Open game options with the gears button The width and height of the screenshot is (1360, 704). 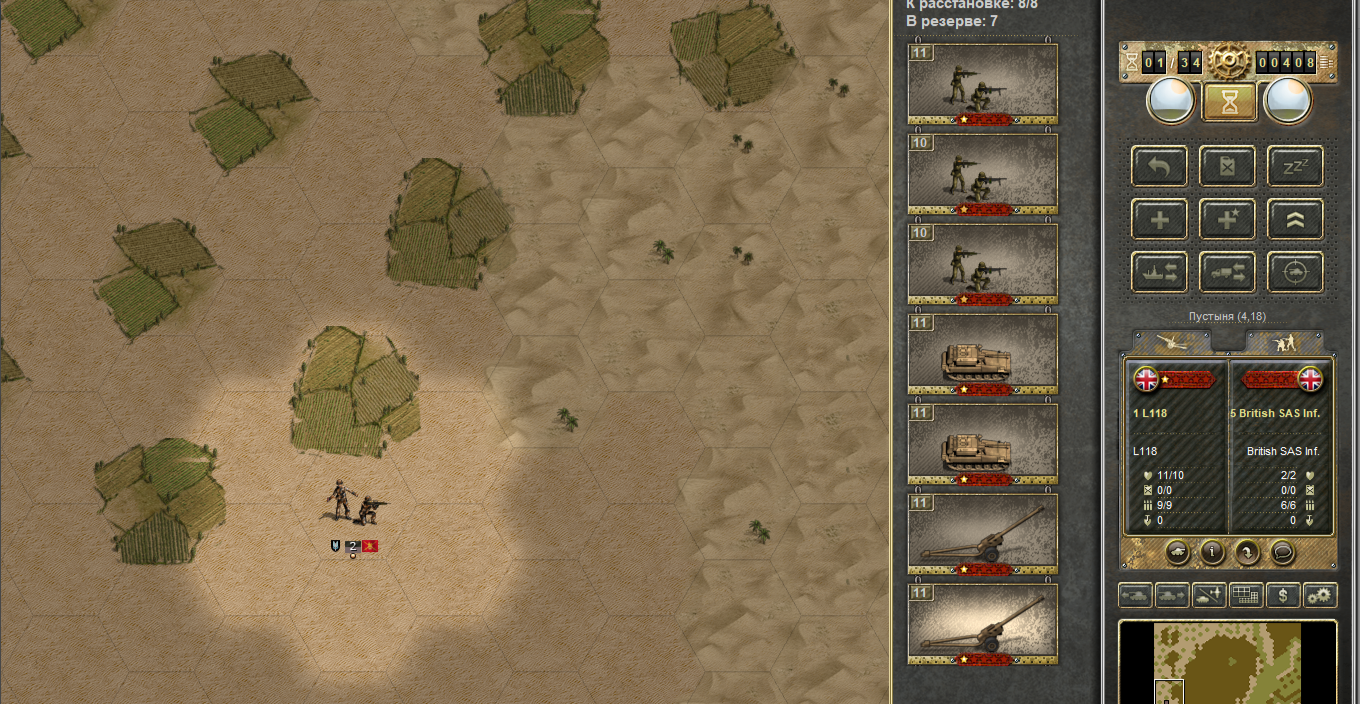coord(1320,596)
